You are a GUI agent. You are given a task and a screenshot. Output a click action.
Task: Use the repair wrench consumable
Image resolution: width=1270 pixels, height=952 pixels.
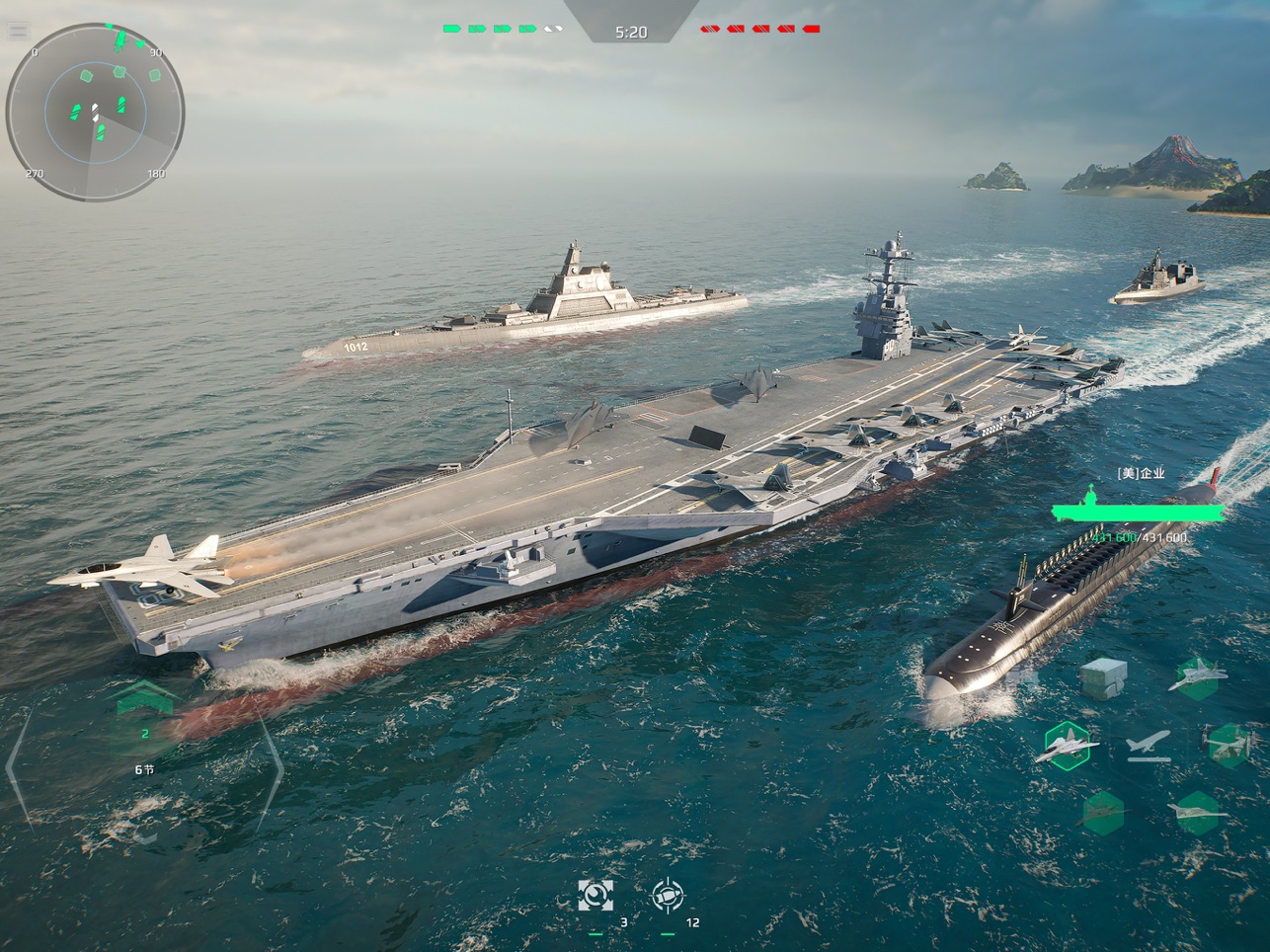pyautogui.click(x=595, y=896)
